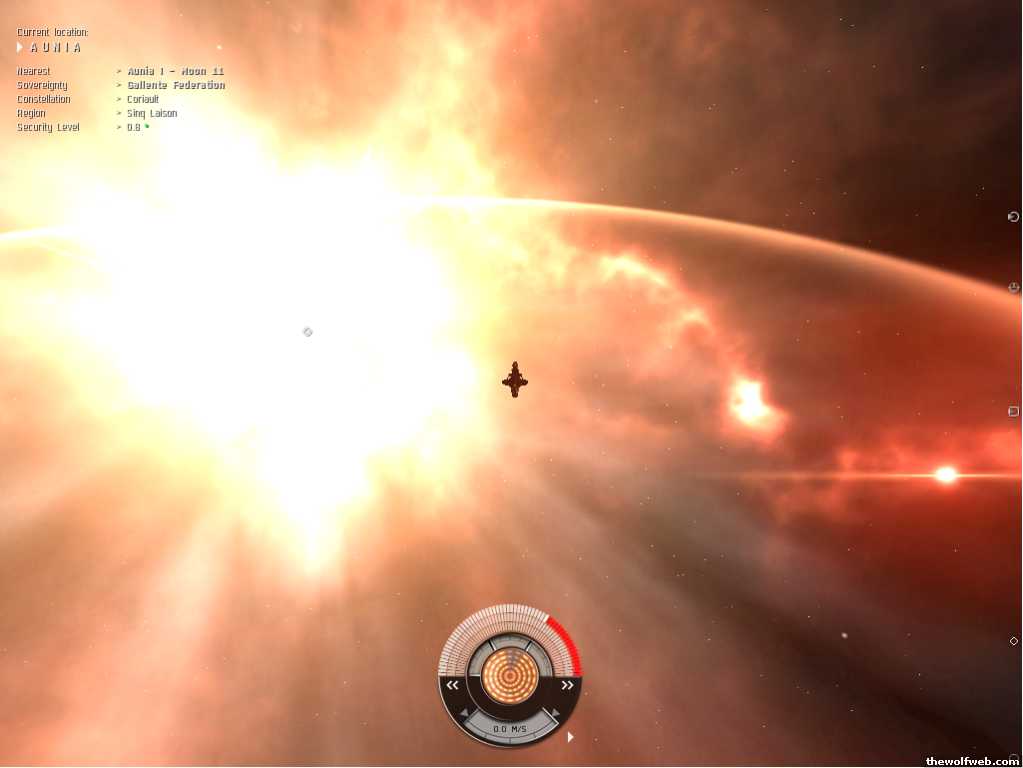This screenshot has height=768, width=1023.
Task: Click the orange capacitor display
Action: 510,676
